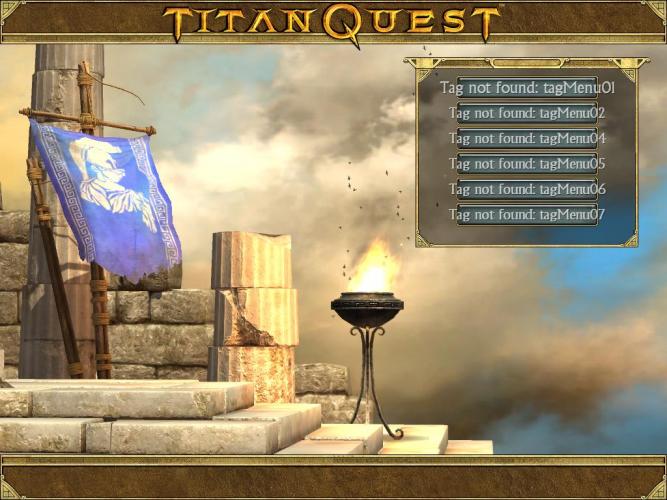Pick the tagMenu07 menu option

coord(527,214)
